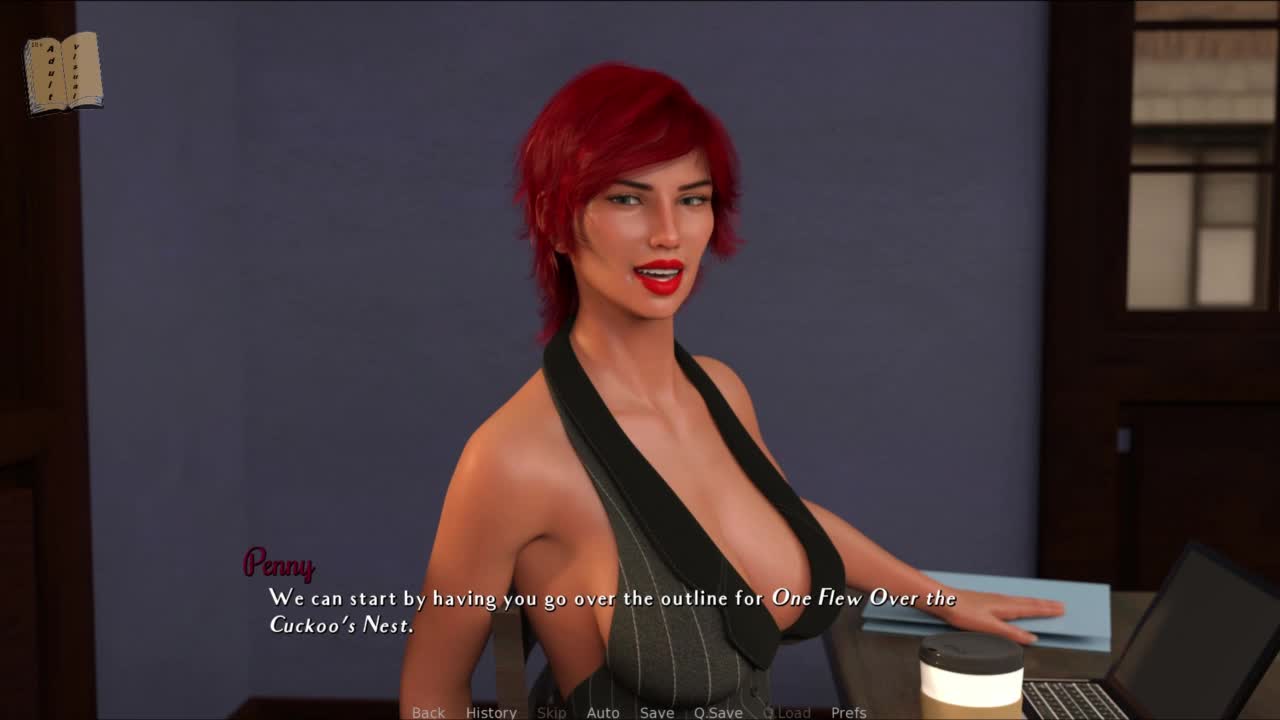Open the dialogue History log
Image resolution: width=1280 pixels, height=720 pixels.
[x=491, y=712]
